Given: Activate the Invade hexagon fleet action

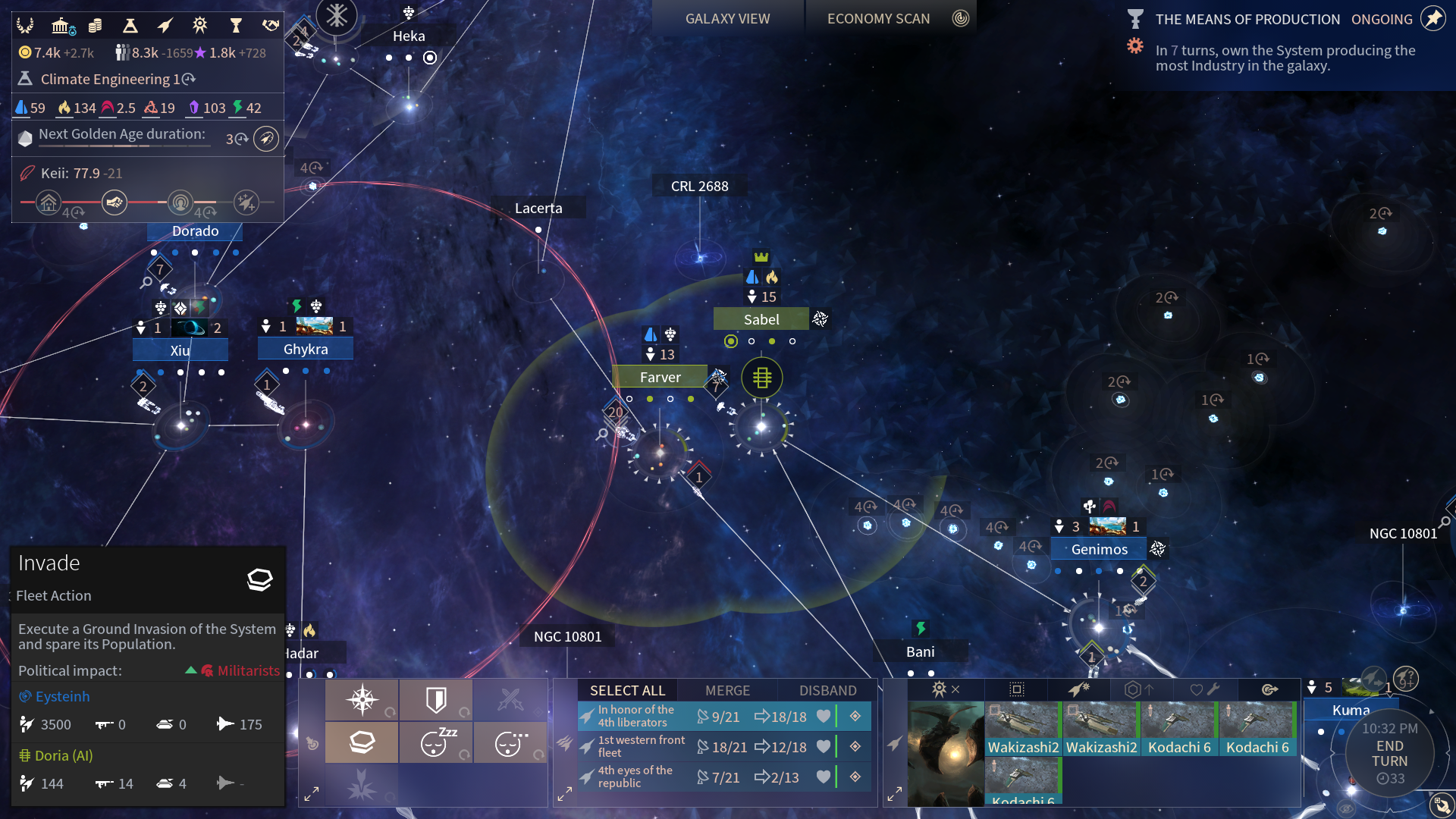Looking at the screenshot, I should [362, 742].
